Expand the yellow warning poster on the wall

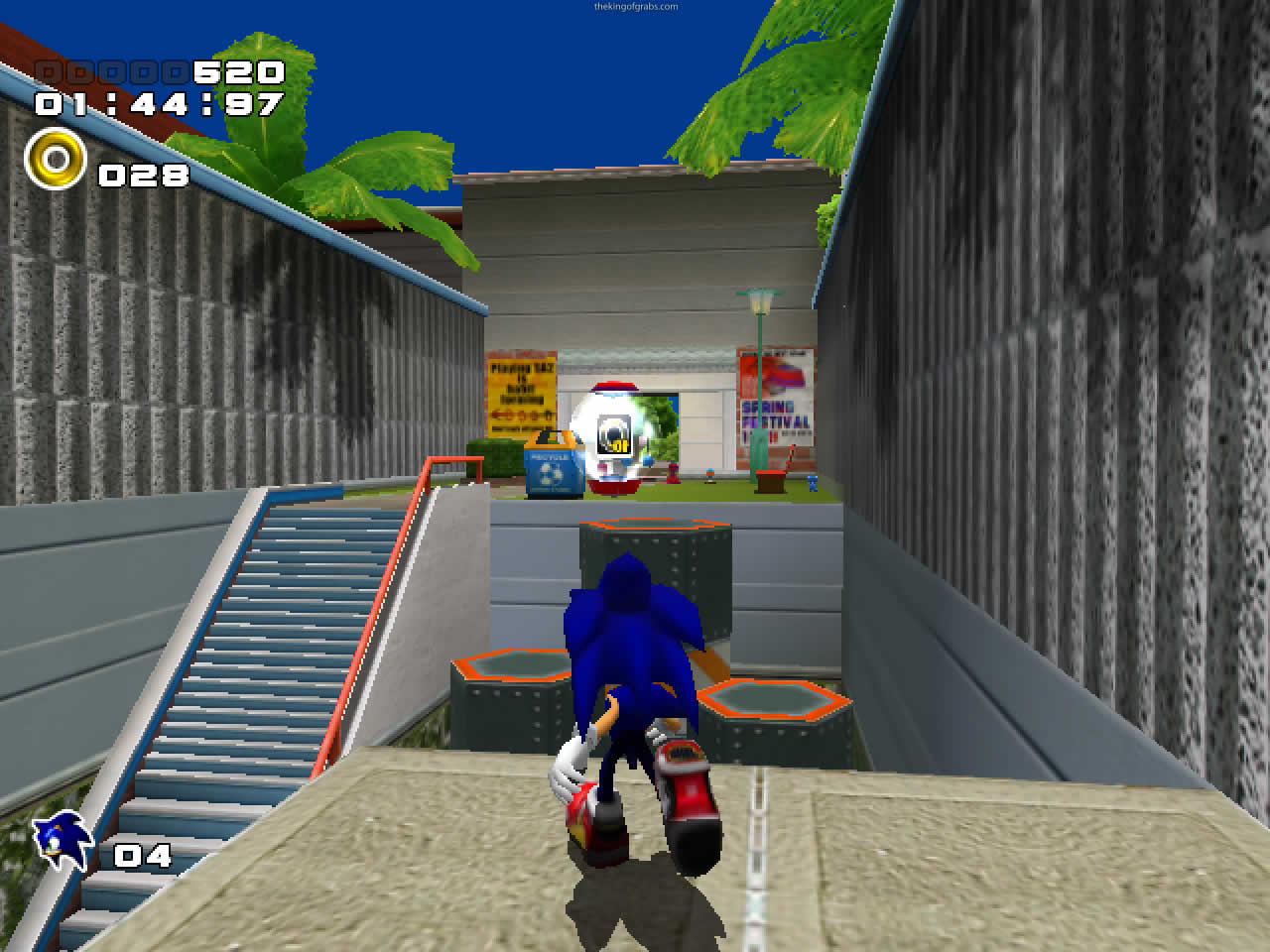pyautogui.click(x=520, y=397)
